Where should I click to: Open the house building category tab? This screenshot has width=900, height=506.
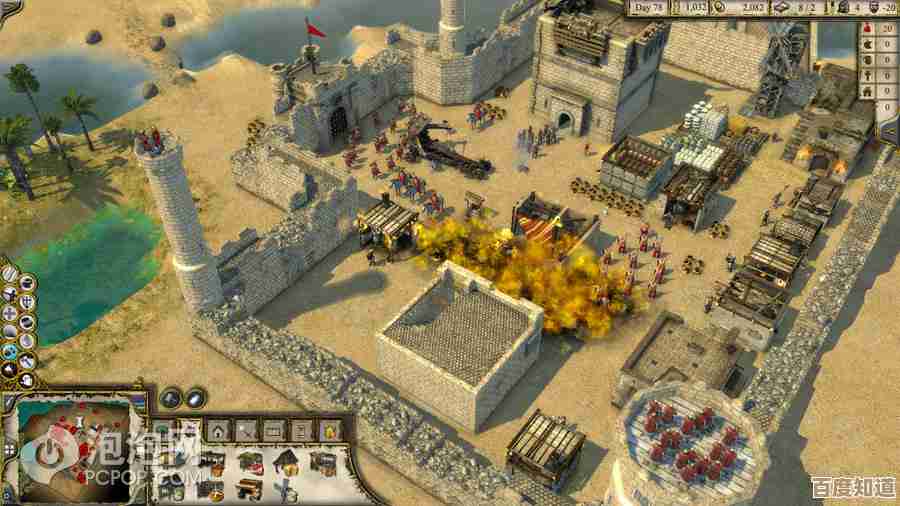coord(218,430)
